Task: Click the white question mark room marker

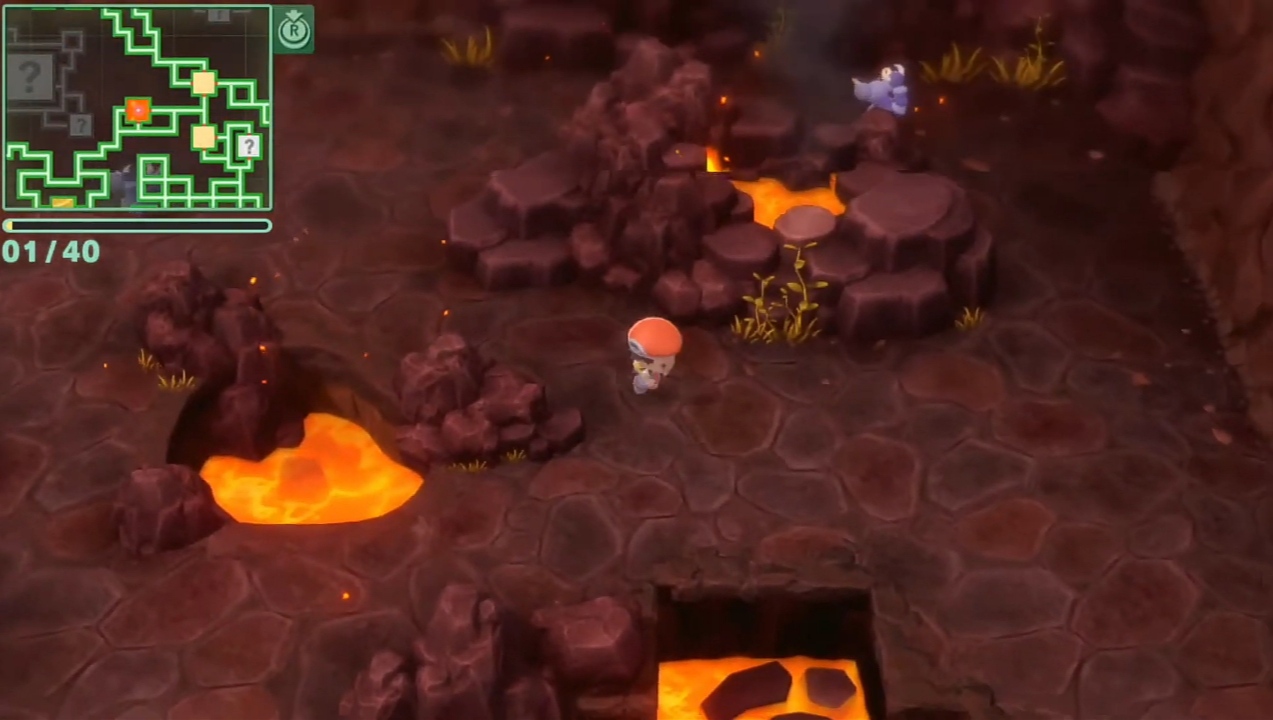Action: pos(249,146)
